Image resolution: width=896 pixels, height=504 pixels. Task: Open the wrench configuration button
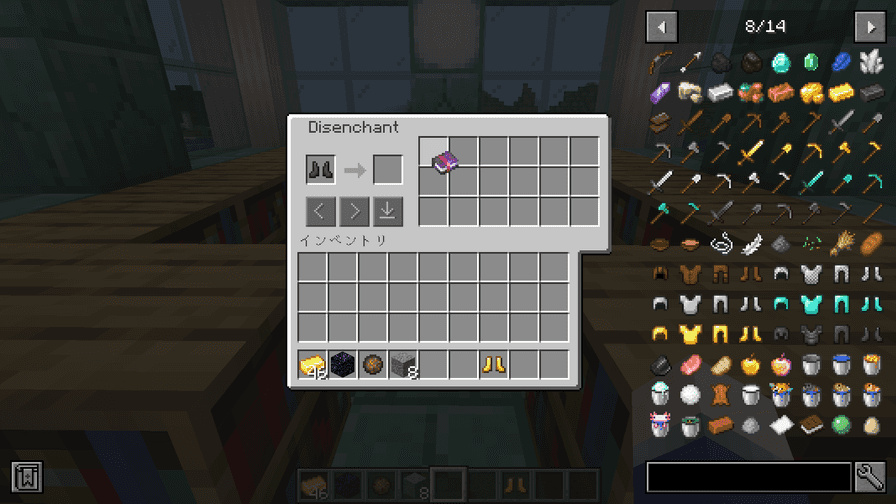pos(869,476)
